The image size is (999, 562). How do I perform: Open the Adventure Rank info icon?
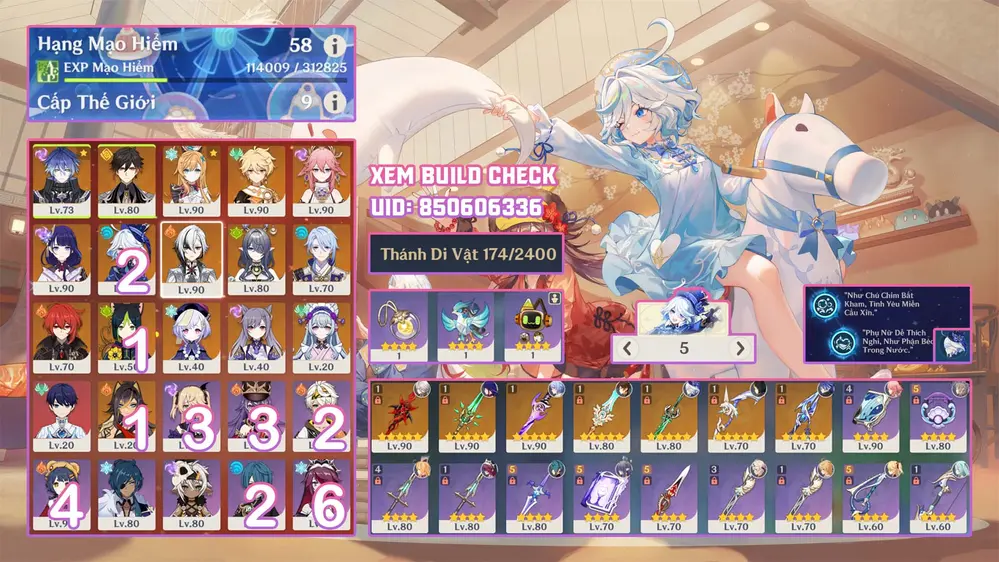coord(334,46)
